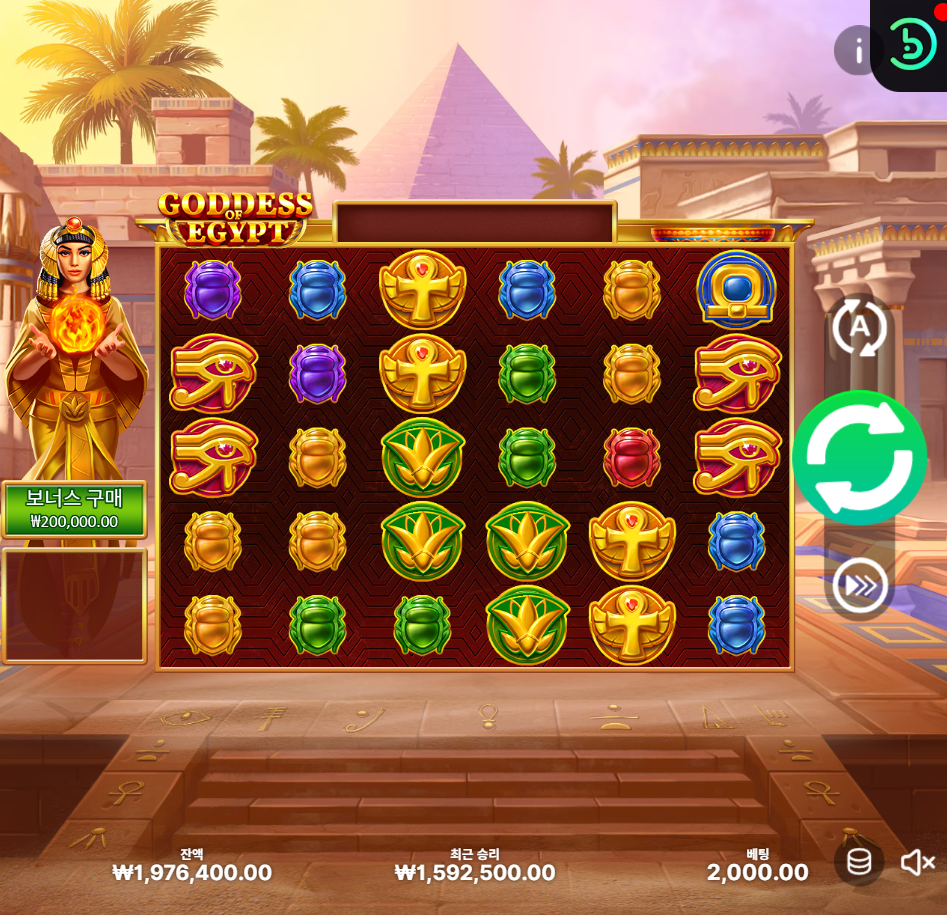Spin the reels with the green button
Screen dimensions: 947x915
click(x=859, y=458)
